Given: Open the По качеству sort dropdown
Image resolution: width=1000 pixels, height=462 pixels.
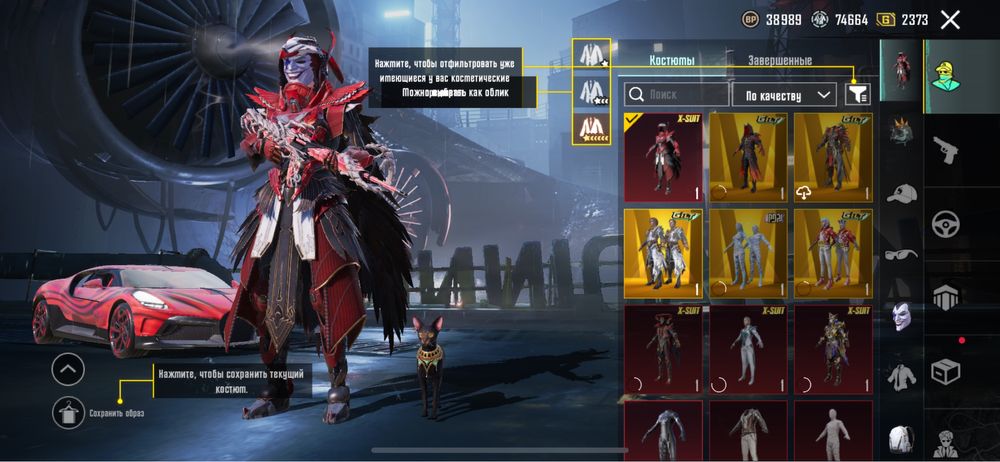Looking at the screenshot, I should [x=783, y=95].
